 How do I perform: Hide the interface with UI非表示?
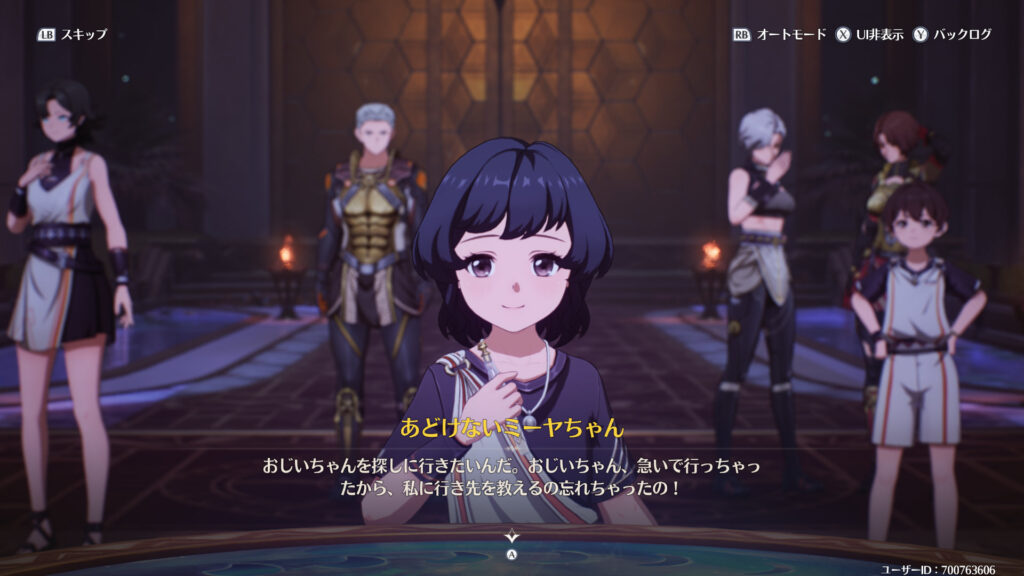tap(869, 34)
